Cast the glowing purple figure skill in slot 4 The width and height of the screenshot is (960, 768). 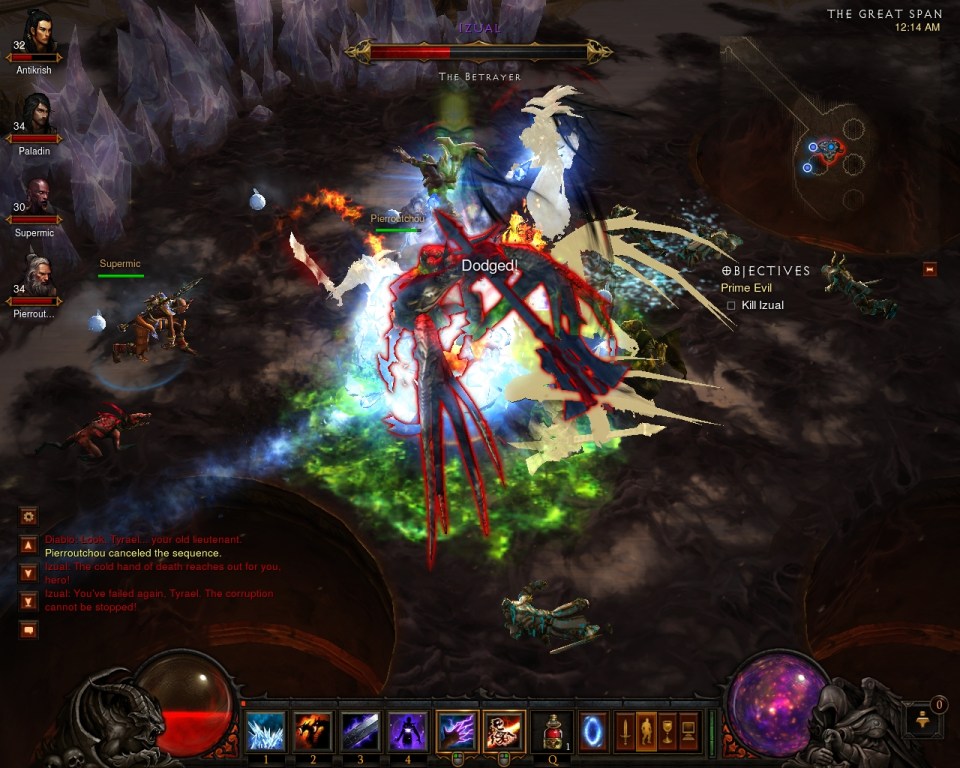408,731
